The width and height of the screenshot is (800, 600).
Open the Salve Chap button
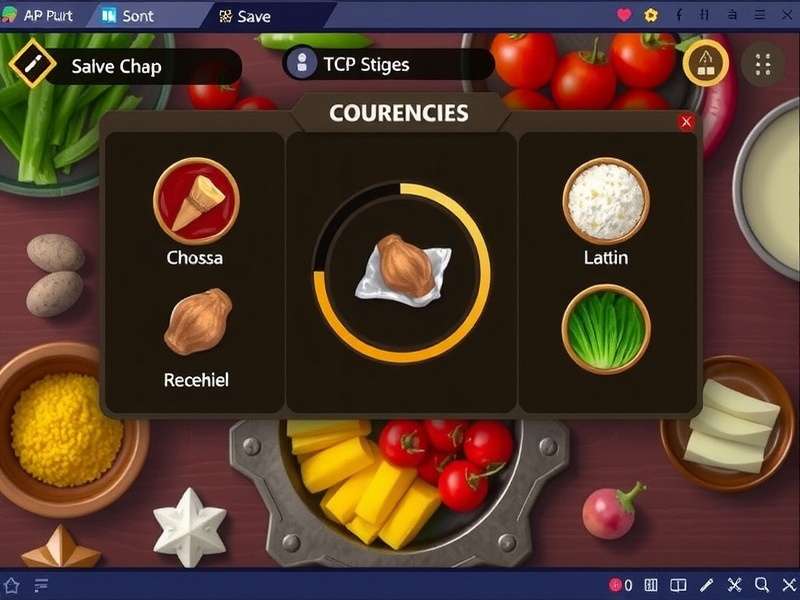click(x=126, y=67)
